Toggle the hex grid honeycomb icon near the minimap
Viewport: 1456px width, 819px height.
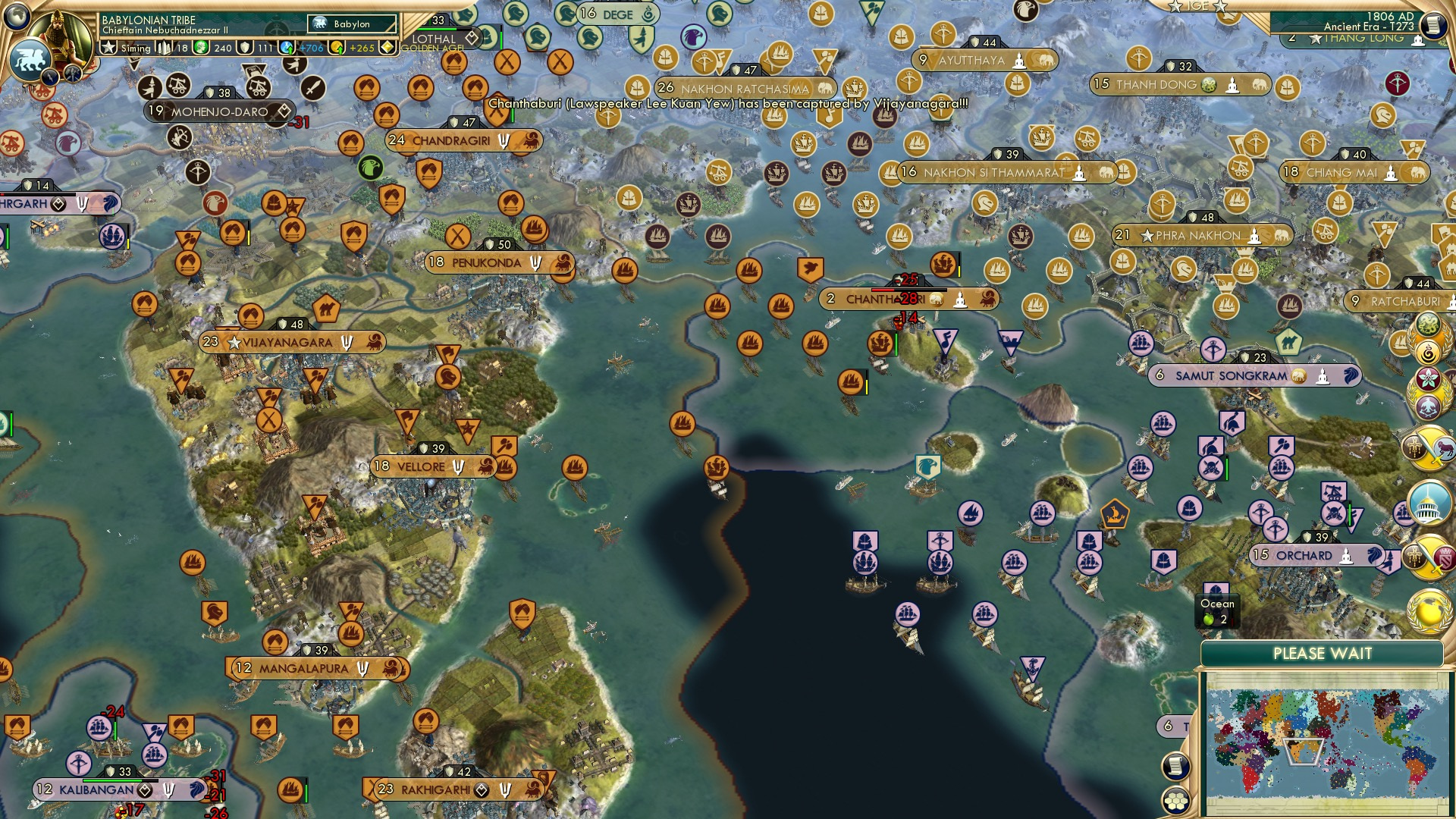coord(1175,799)
